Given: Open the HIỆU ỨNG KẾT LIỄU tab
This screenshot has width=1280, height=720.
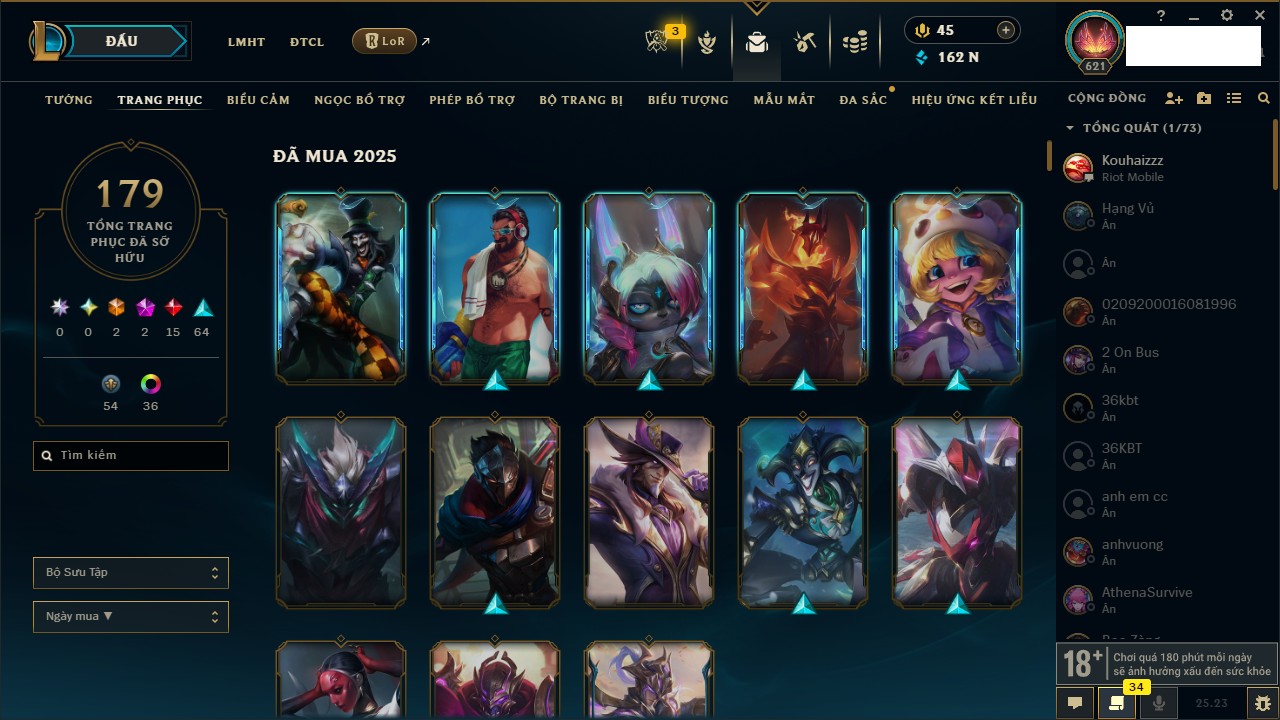Looking at the screenshot, I should tap(974, 100).
